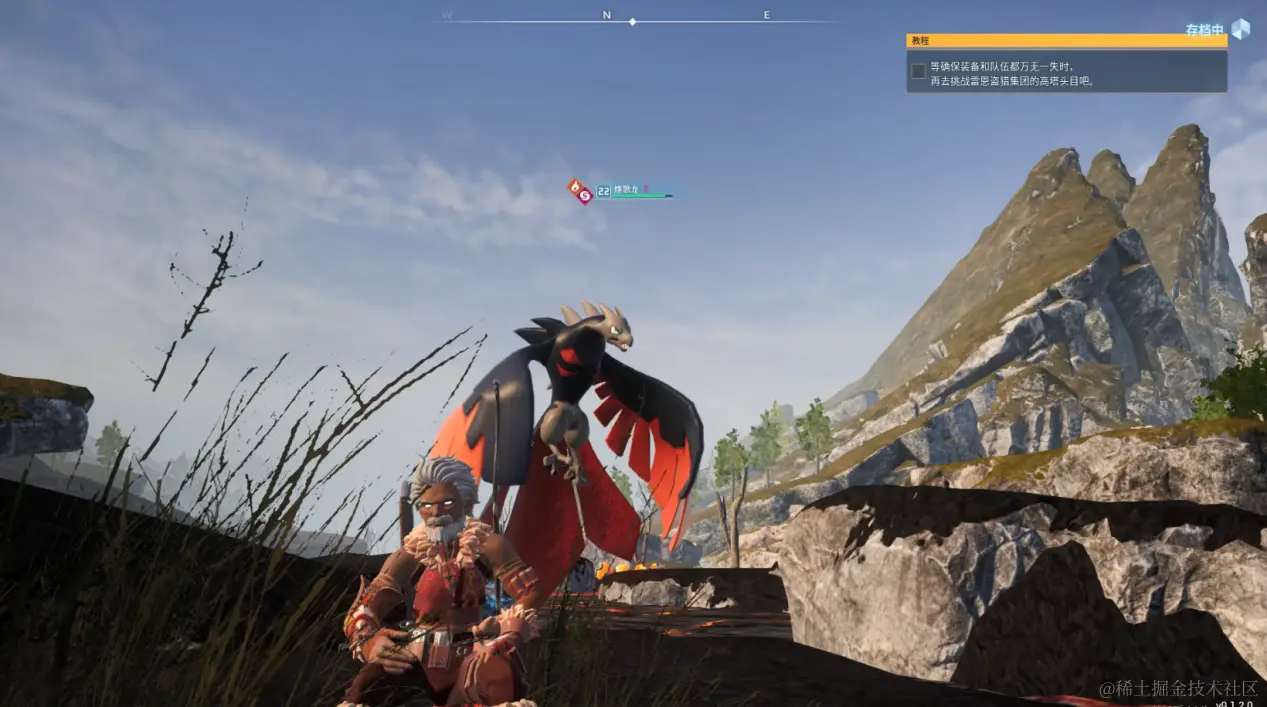Tick the tutorial objective checkbox

[918, 71]
